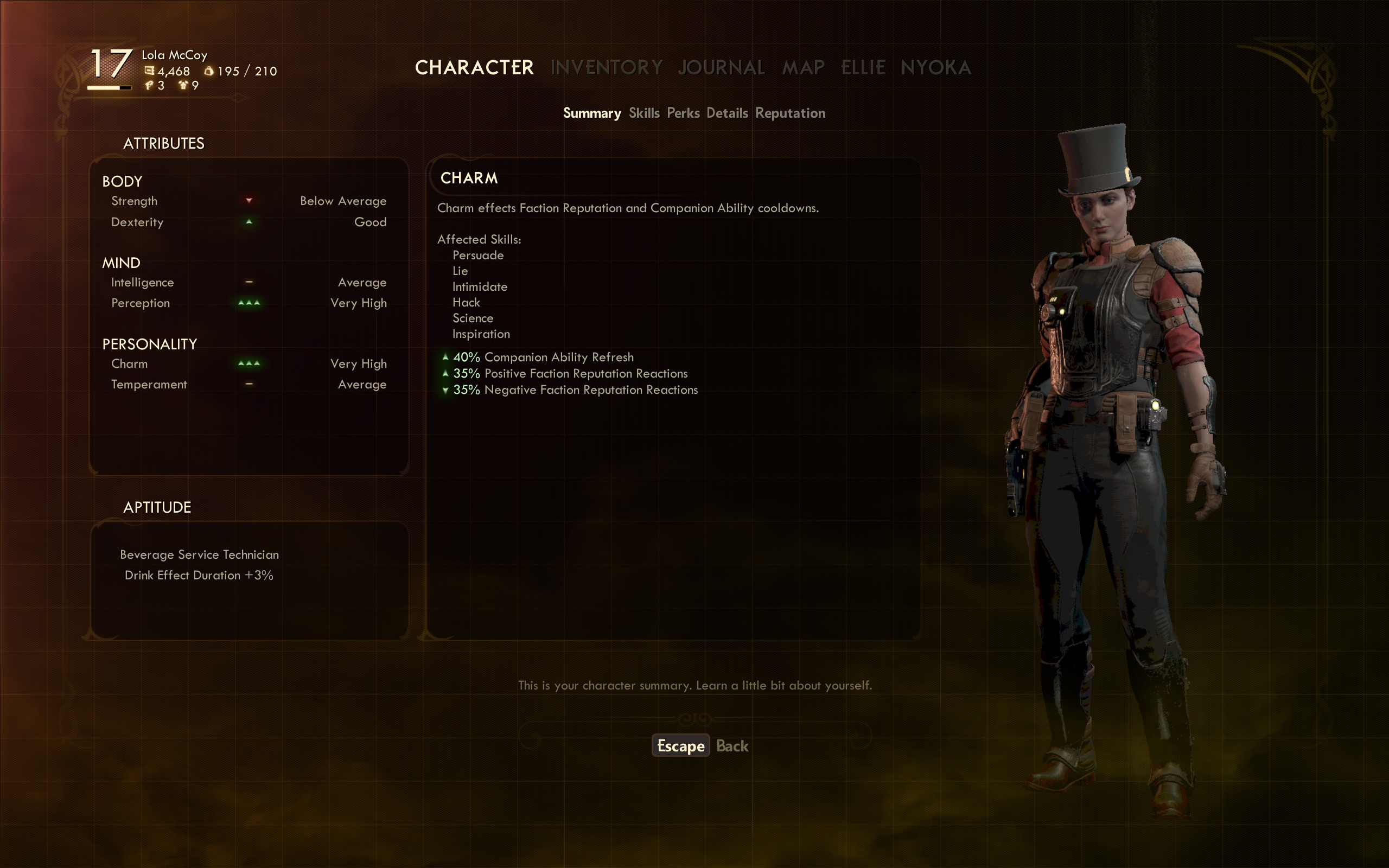Select the Strength attribute row

tap(249, 201)
